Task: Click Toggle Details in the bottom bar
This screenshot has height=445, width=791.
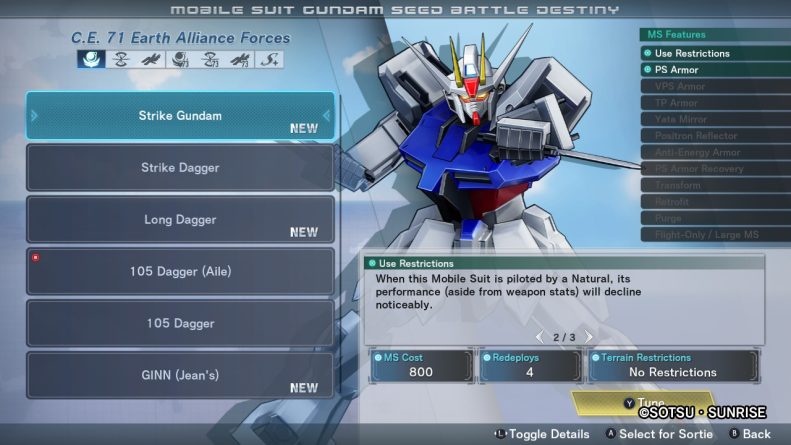Action: pos(541,434)
